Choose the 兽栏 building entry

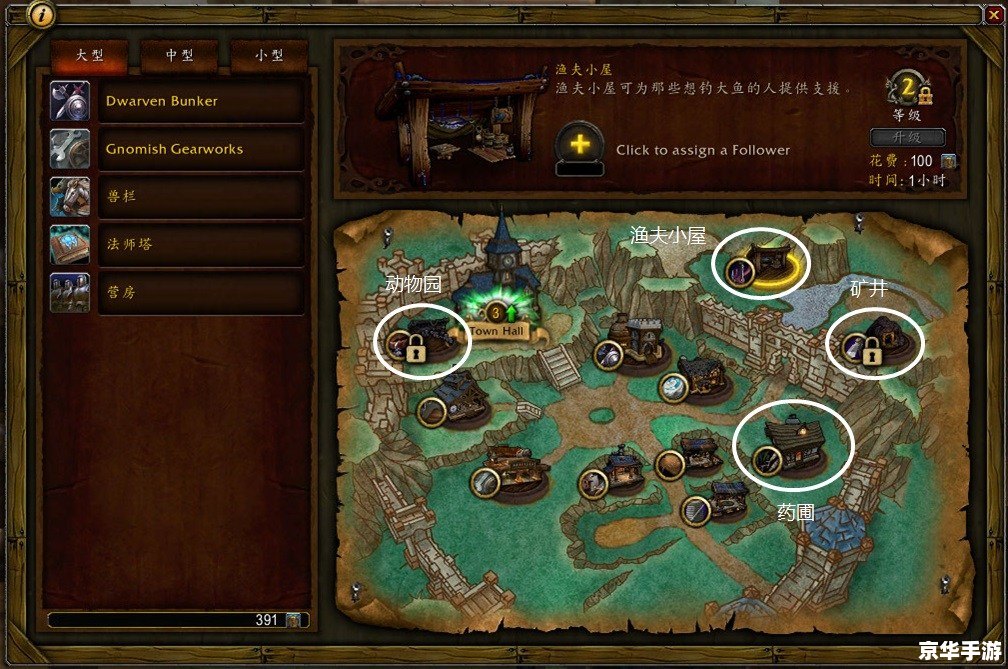coord(177,197)
